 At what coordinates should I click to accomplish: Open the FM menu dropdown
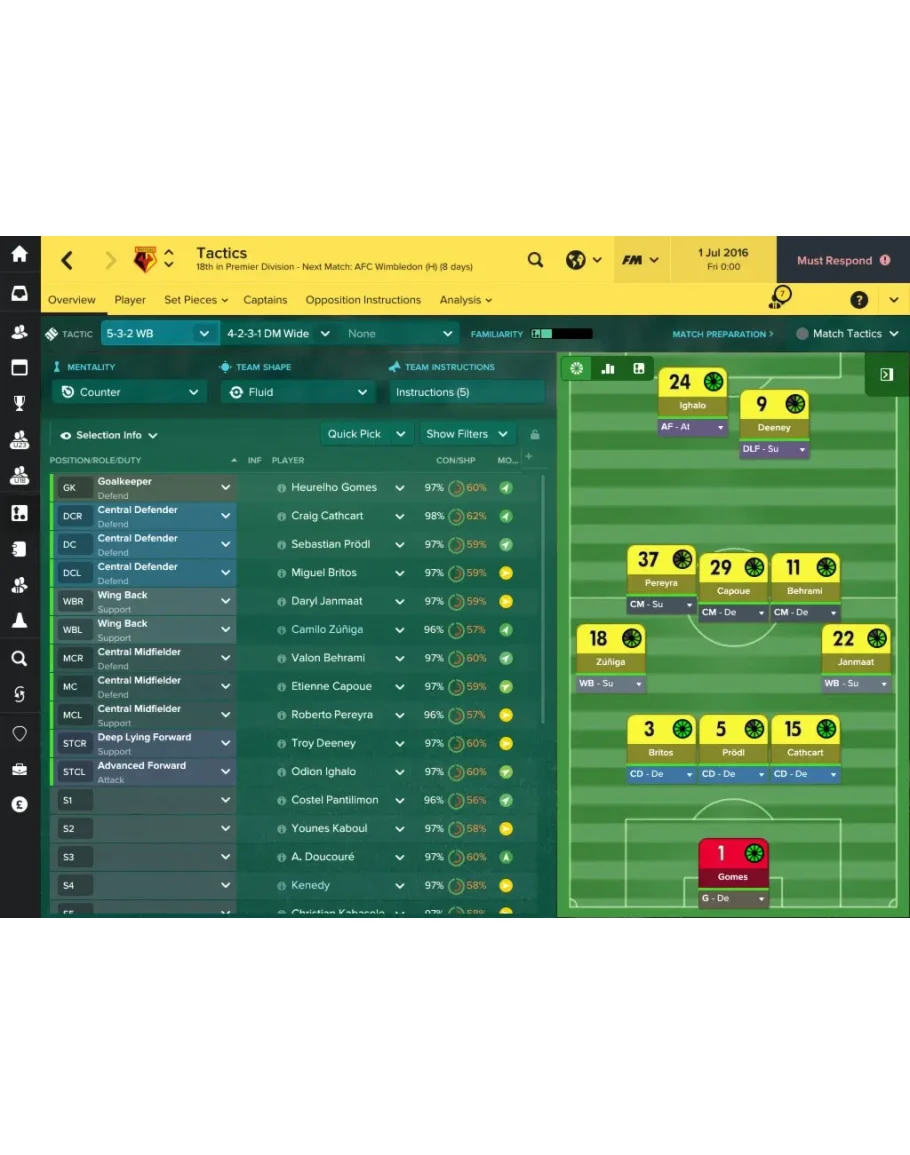pos(640,260)
